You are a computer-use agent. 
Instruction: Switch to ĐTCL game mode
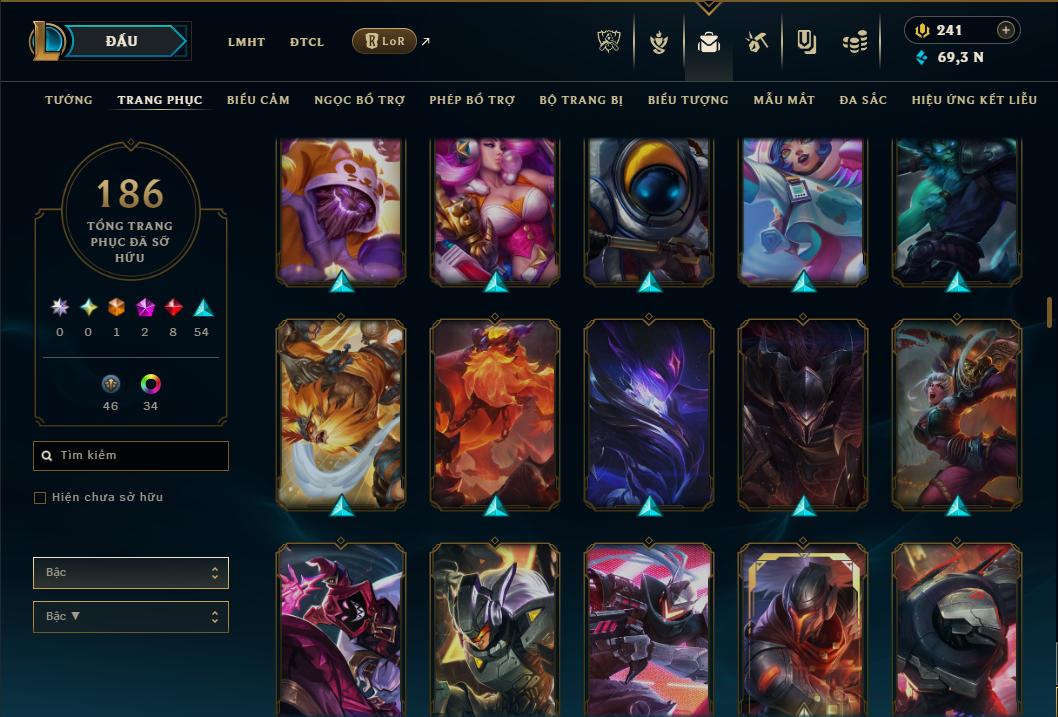pyautogui.click(x=307, y=42)
